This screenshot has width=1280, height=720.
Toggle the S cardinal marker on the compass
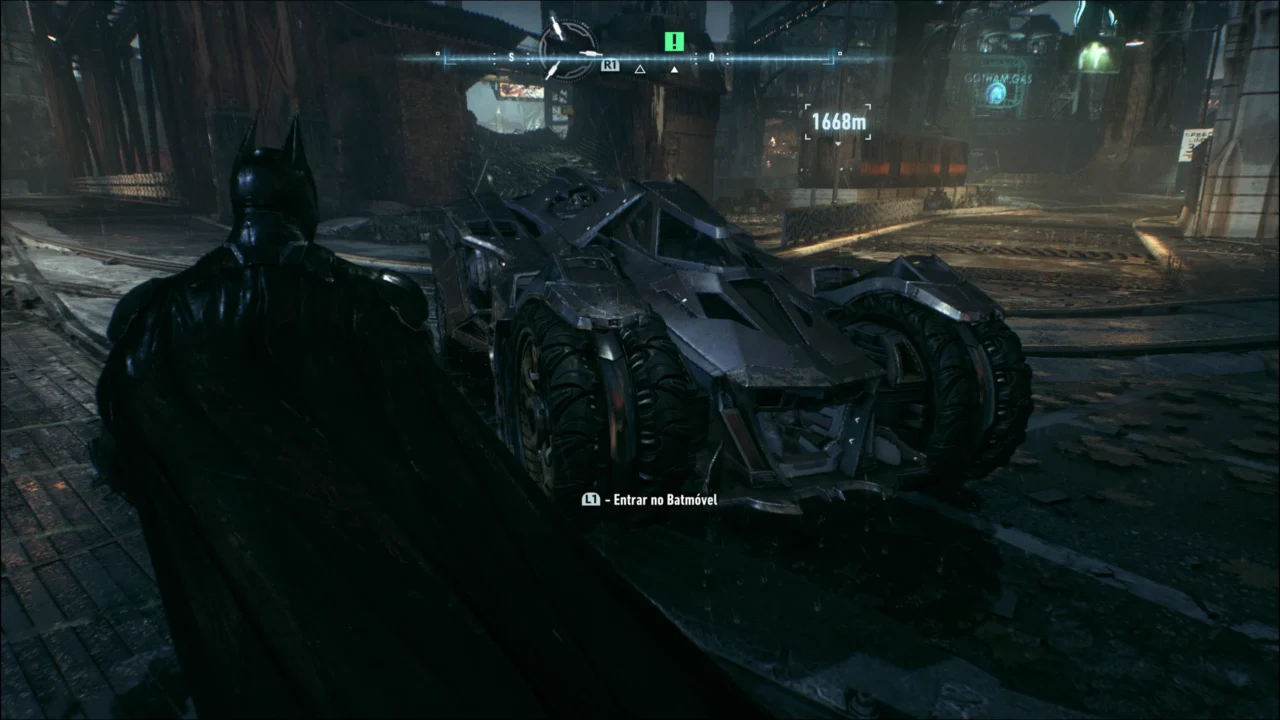pos(511,57)
